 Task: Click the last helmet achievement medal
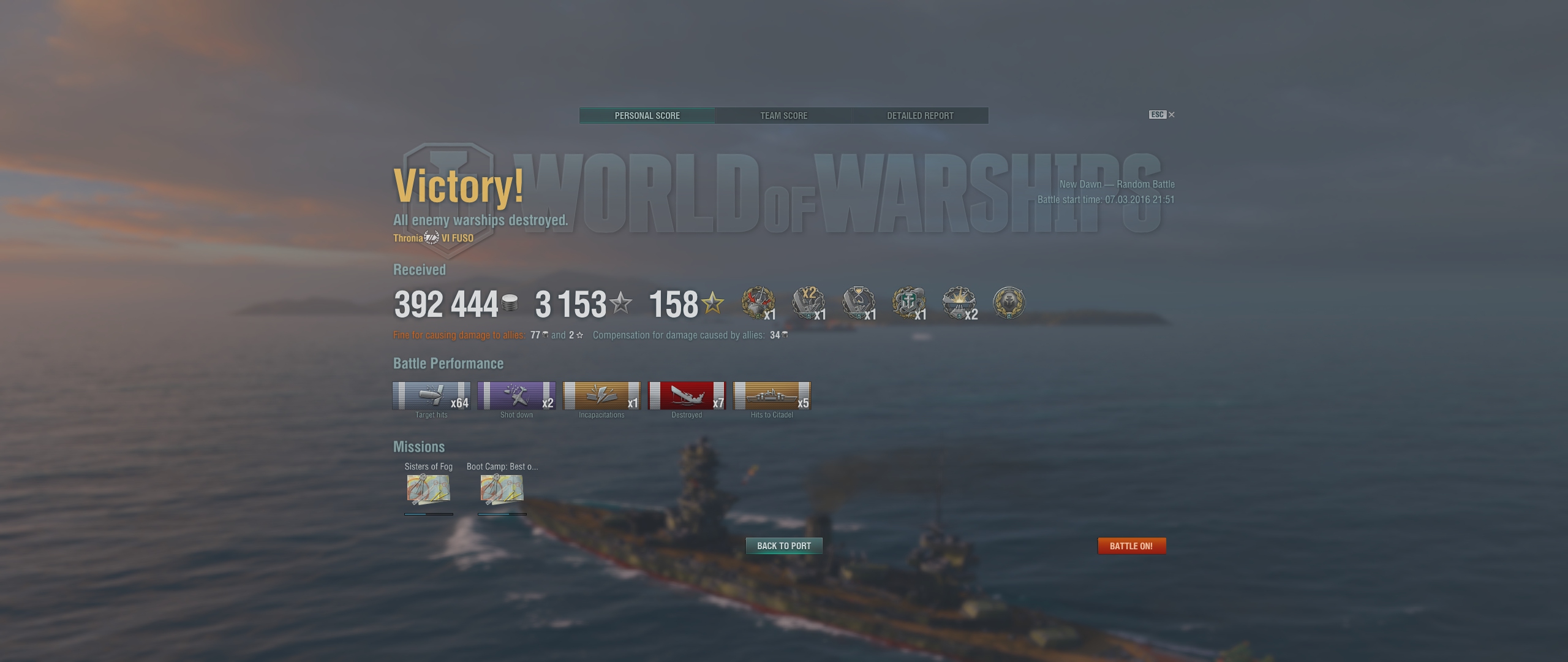(x=1008, y=303)
